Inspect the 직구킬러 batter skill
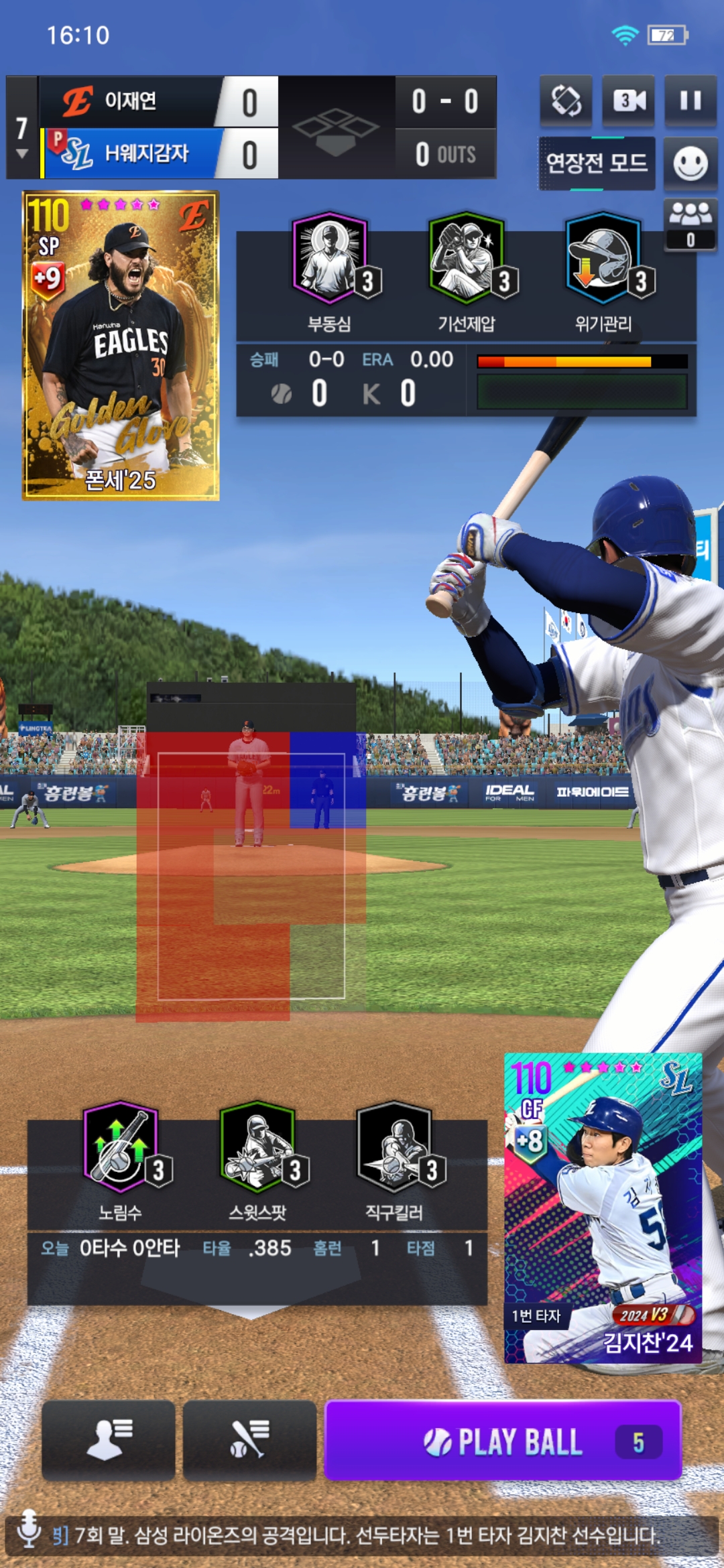This screenshot has width=724, height=1568. tap(394, 1147)
